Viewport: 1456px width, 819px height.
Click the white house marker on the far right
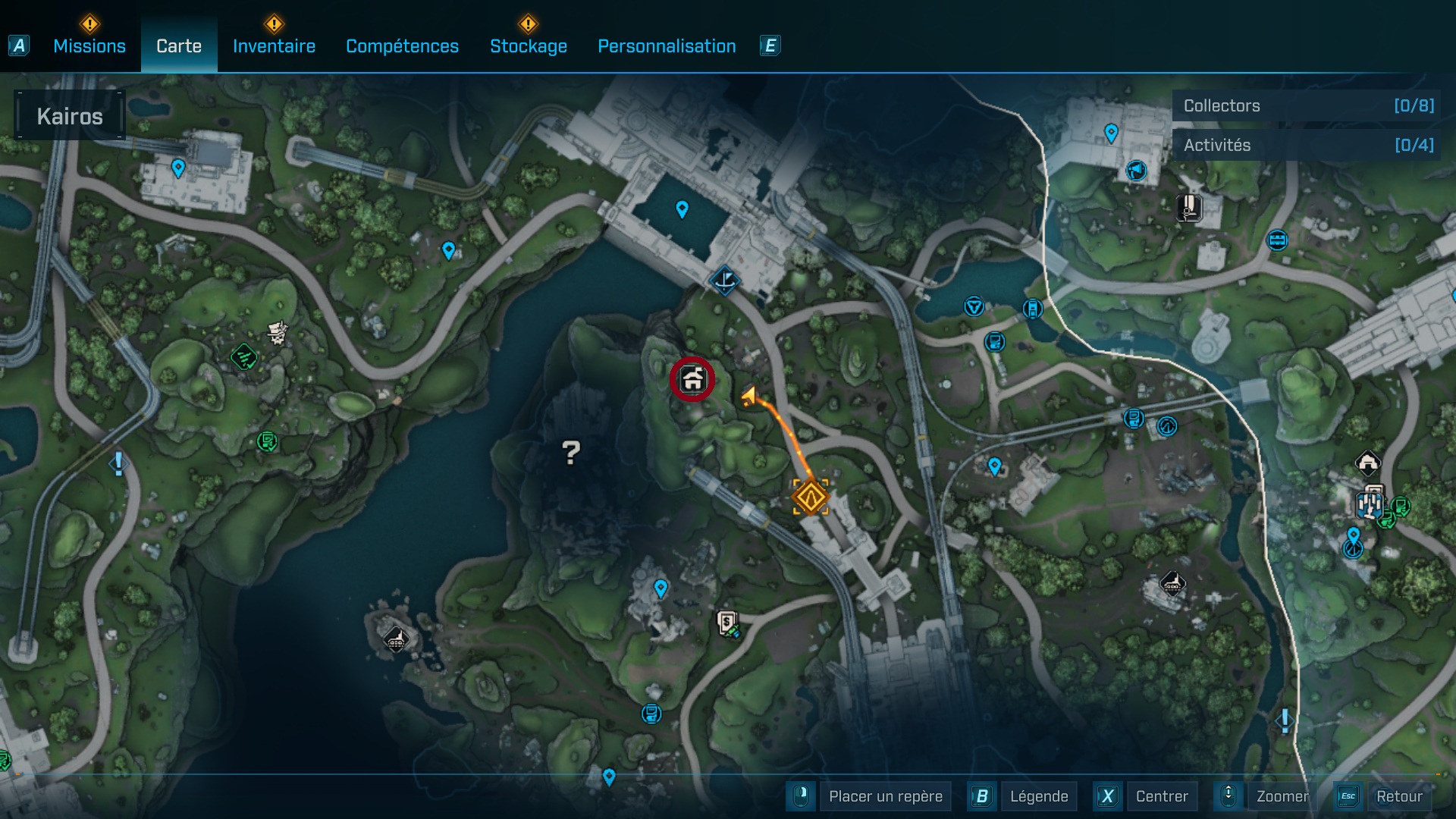1369,461
